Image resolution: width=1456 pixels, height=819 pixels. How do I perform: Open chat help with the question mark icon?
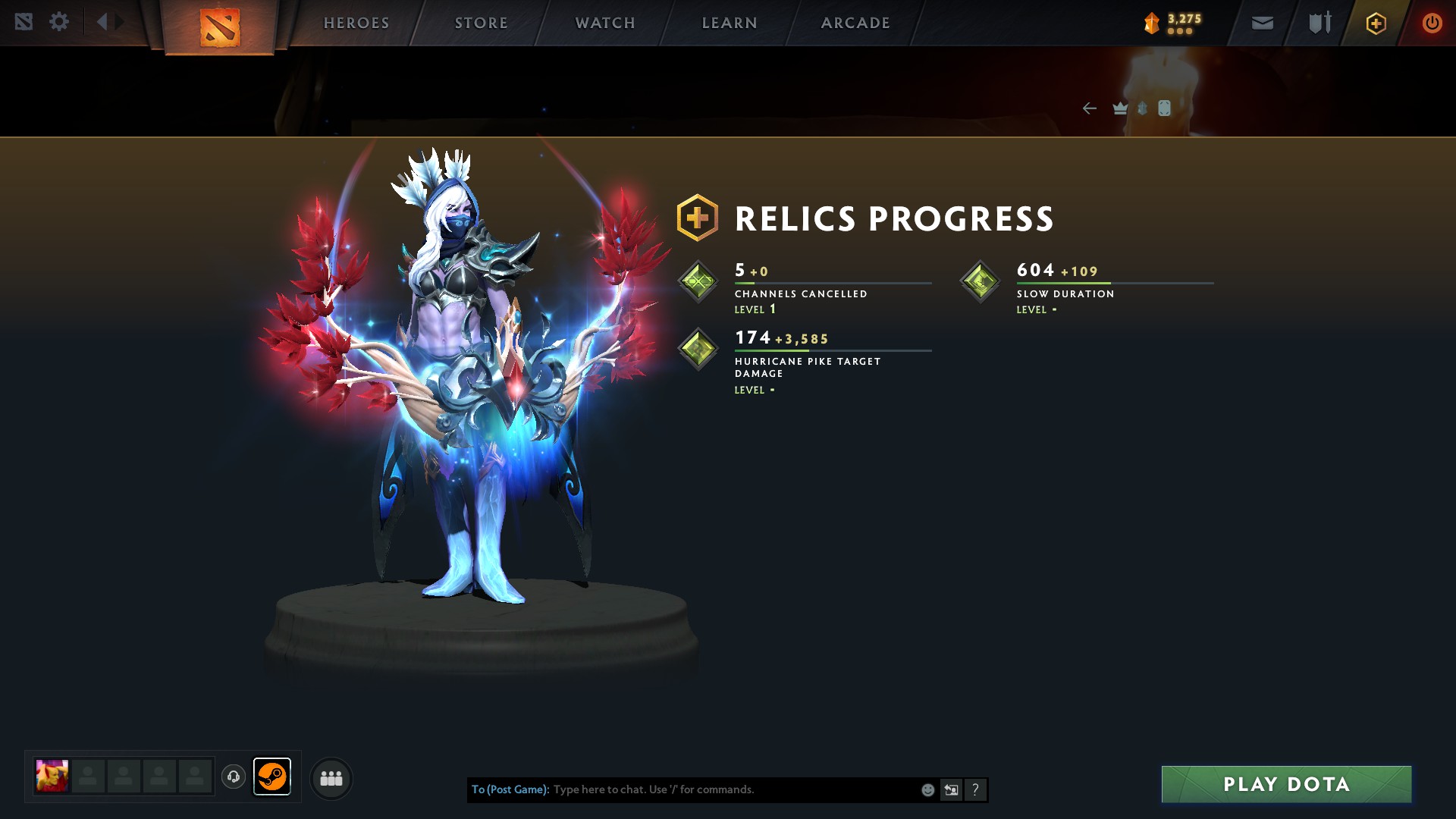(974, 789)
